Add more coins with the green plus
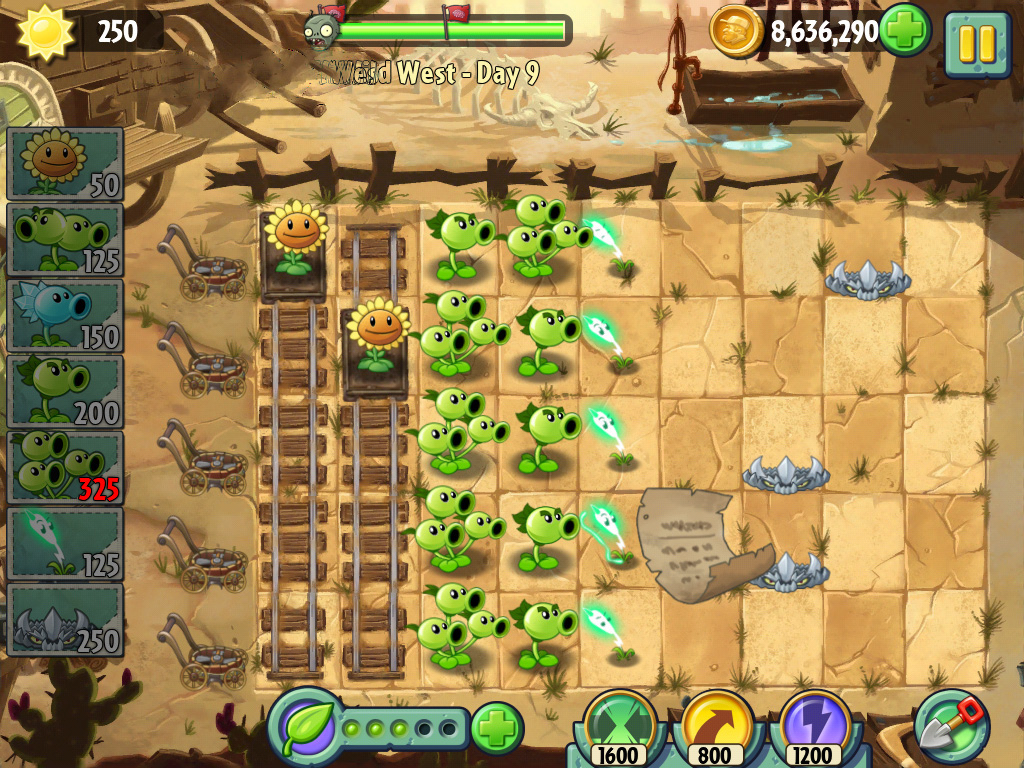The width and height of the screenshot is (1024, 768). coord(905,31)
